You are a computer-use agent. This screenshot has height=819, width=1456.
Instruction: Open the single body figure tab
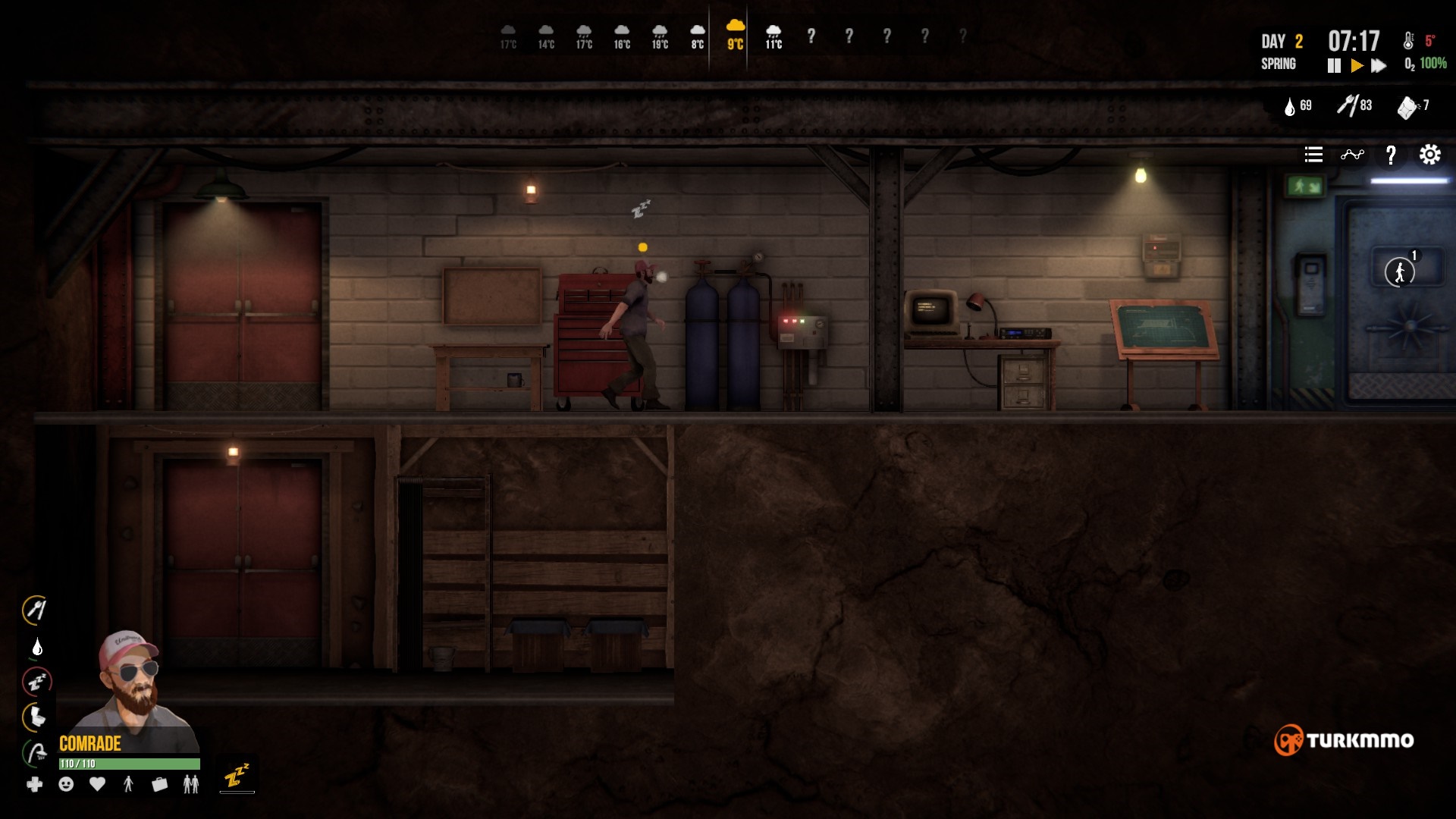pos(128,784)
